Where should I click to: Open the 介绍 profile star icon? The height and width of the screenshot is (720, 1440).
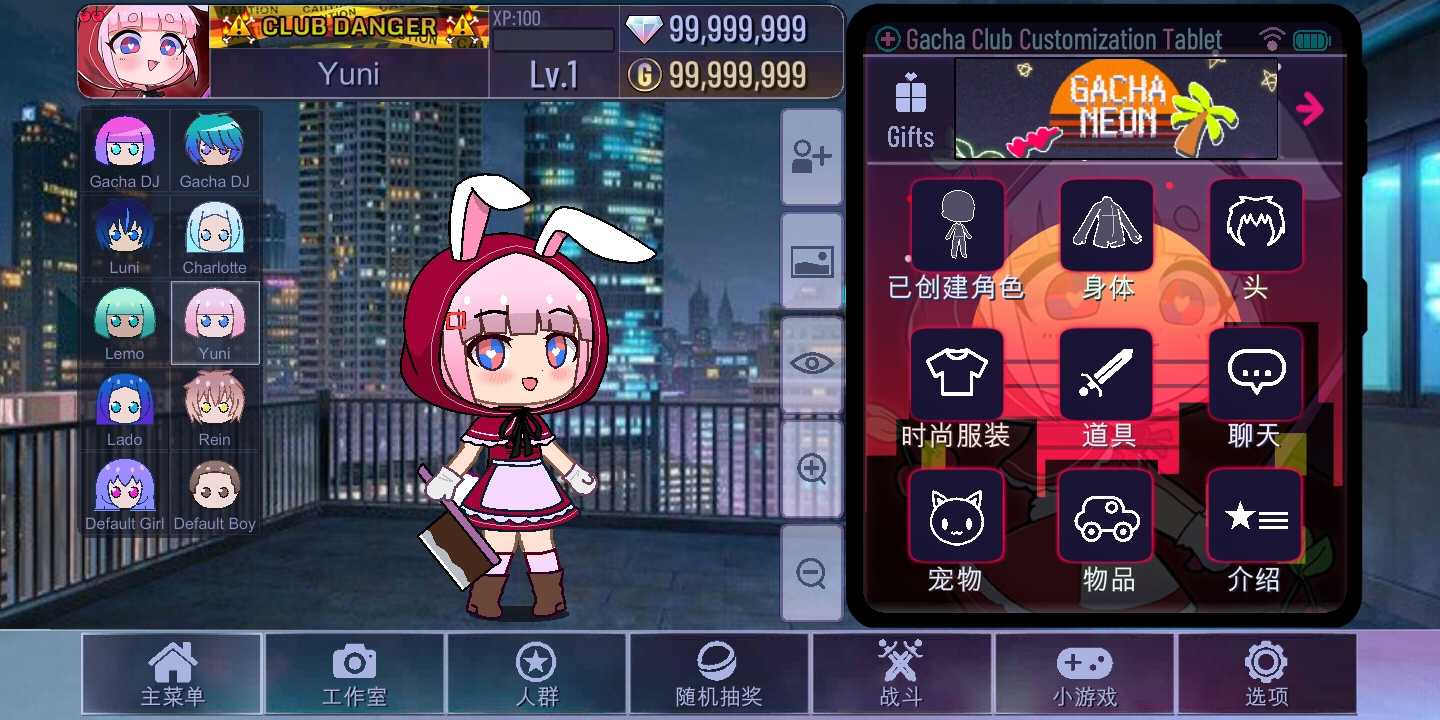pos(1255,516)
